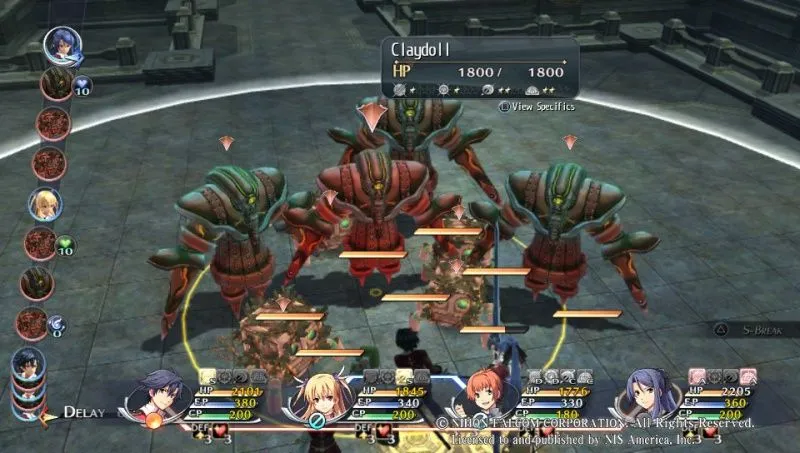Click Laura's portrait atop the turn order
The height and width of the screenshot is (453, 800).
click(61, 45)
